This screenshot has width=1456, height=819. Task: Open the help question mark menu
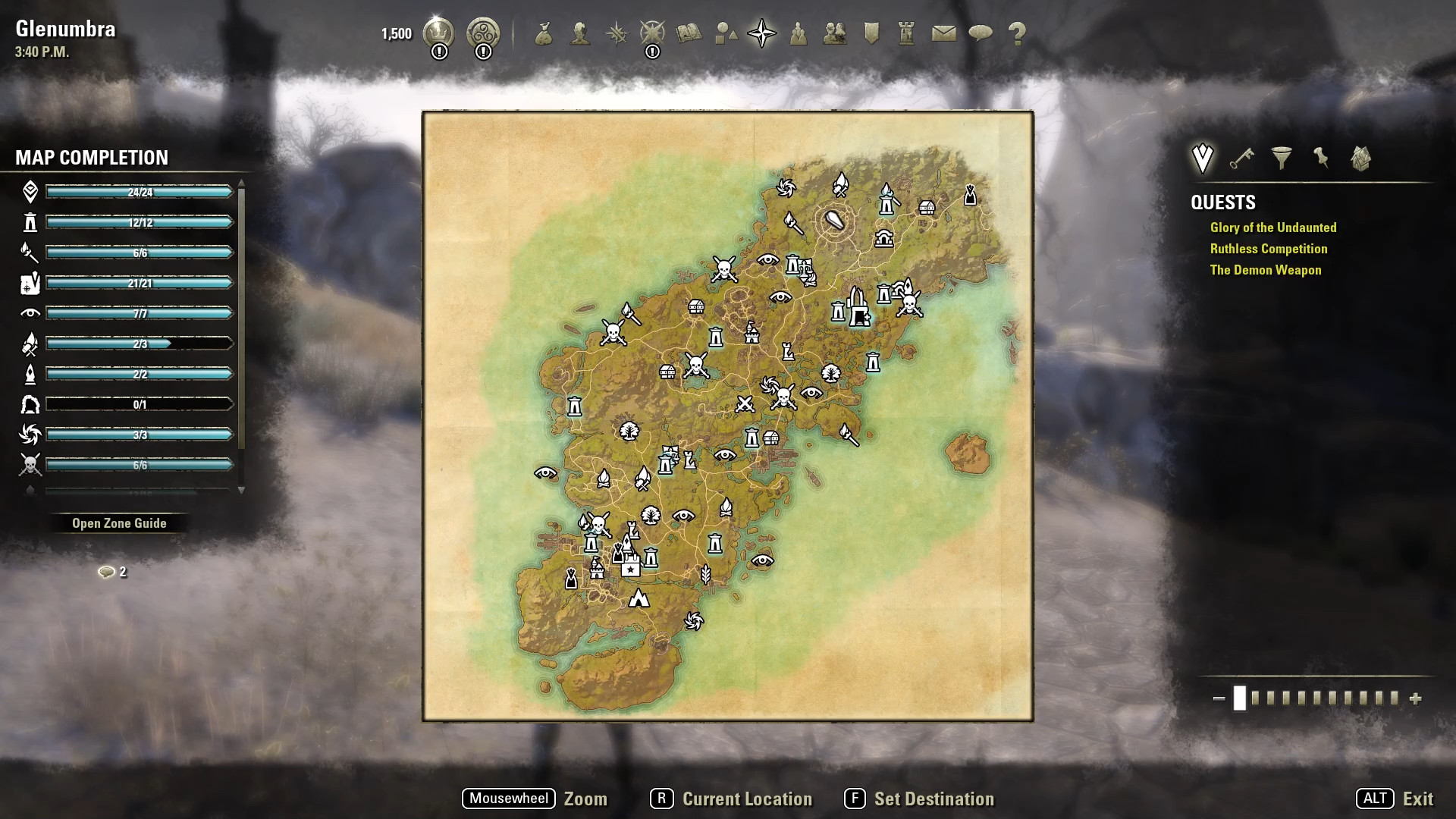click(x=1017, y=33)
